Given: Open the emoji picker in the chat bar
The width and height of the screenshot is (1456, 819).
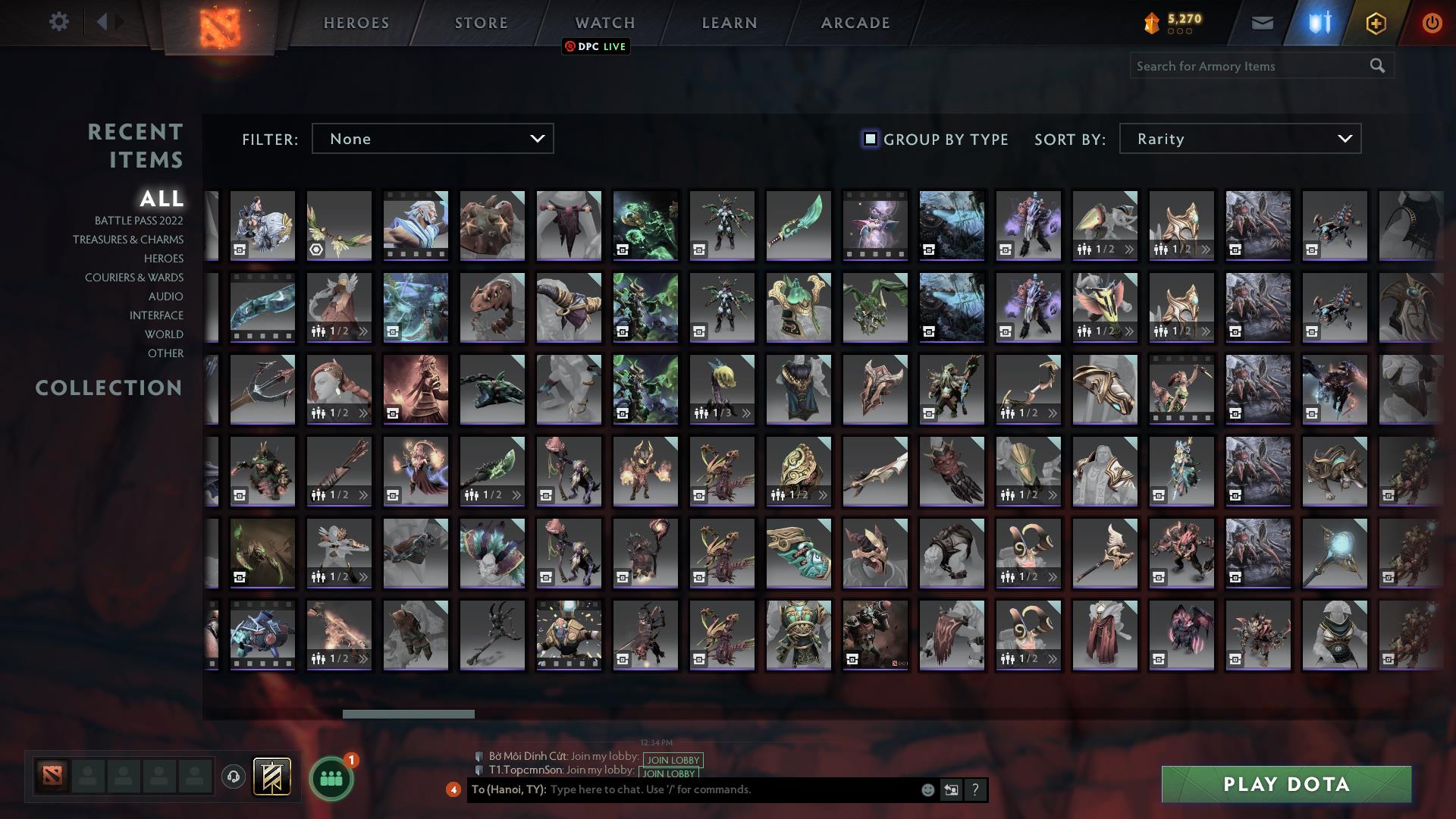Looking at the screenshot, I should (927, 790).
